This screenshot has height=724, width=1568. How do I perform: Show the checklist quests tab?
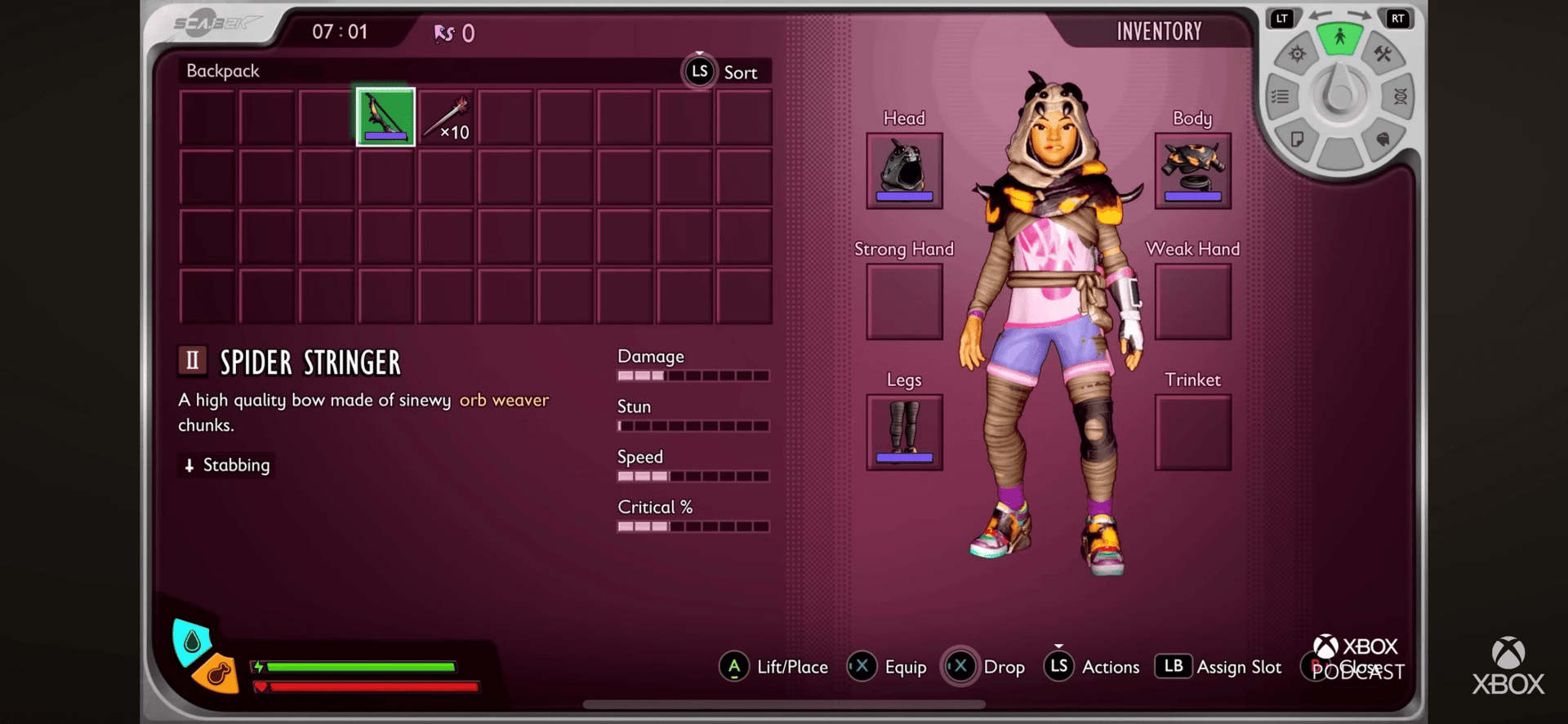point(1280,96)
